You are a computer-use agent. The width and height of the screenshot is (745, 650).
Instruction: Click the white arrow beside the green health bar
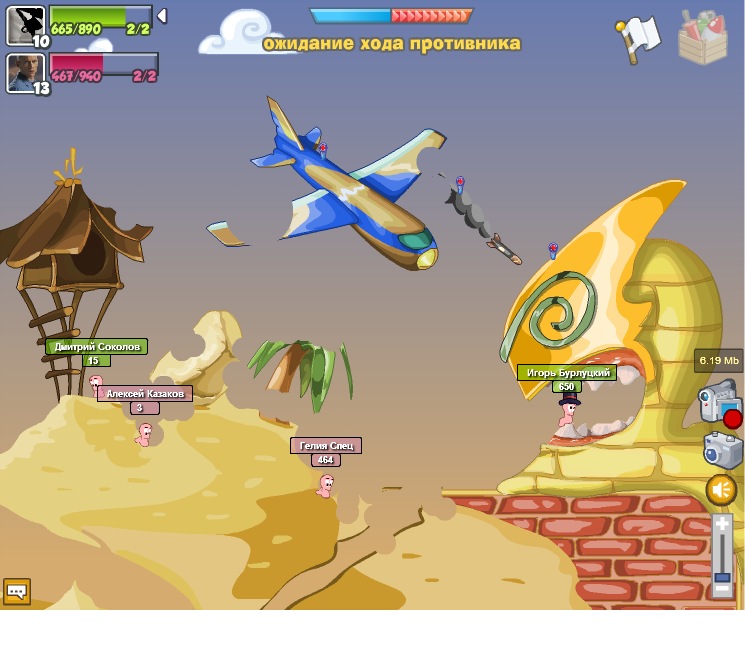pyautogui.click(x=162, y=16)
